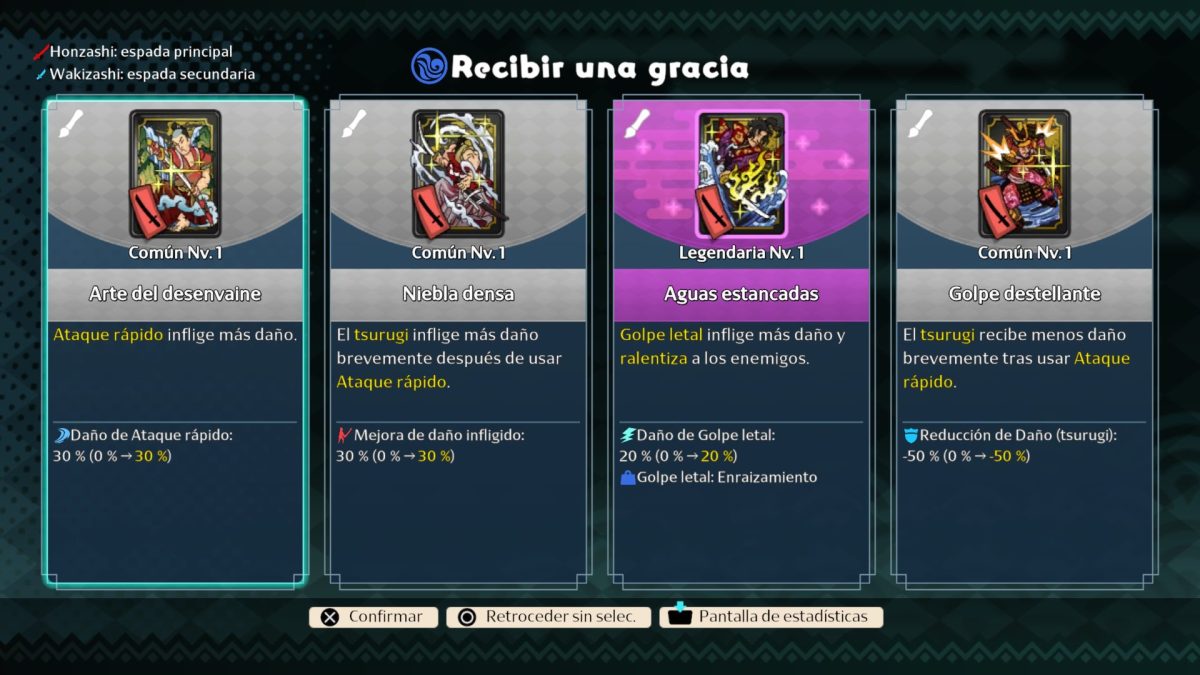
Task: Select the Arte del desenvaine boon card
Action: 175,340
